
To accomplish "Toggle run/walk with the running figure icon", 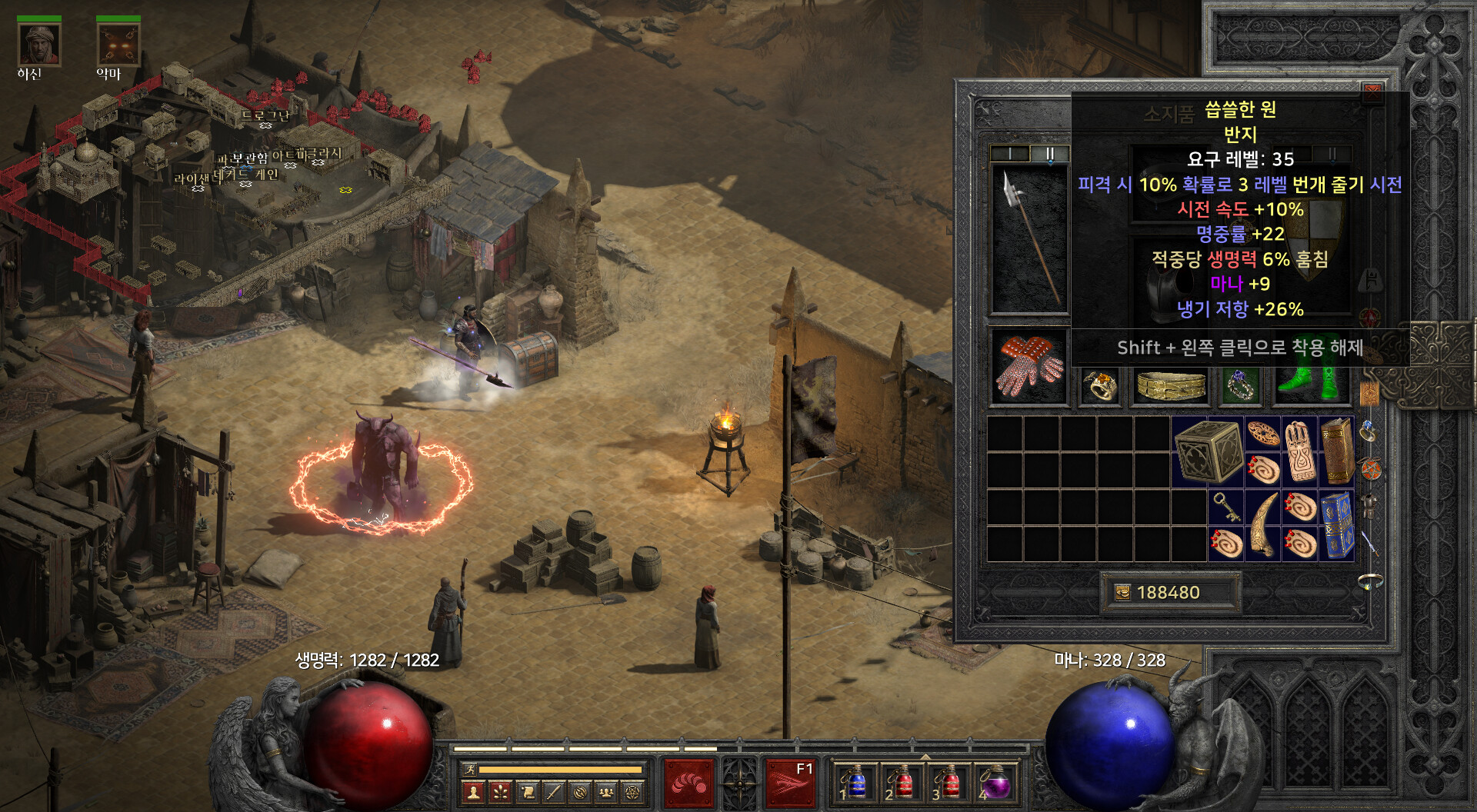I will click(468, 769).
